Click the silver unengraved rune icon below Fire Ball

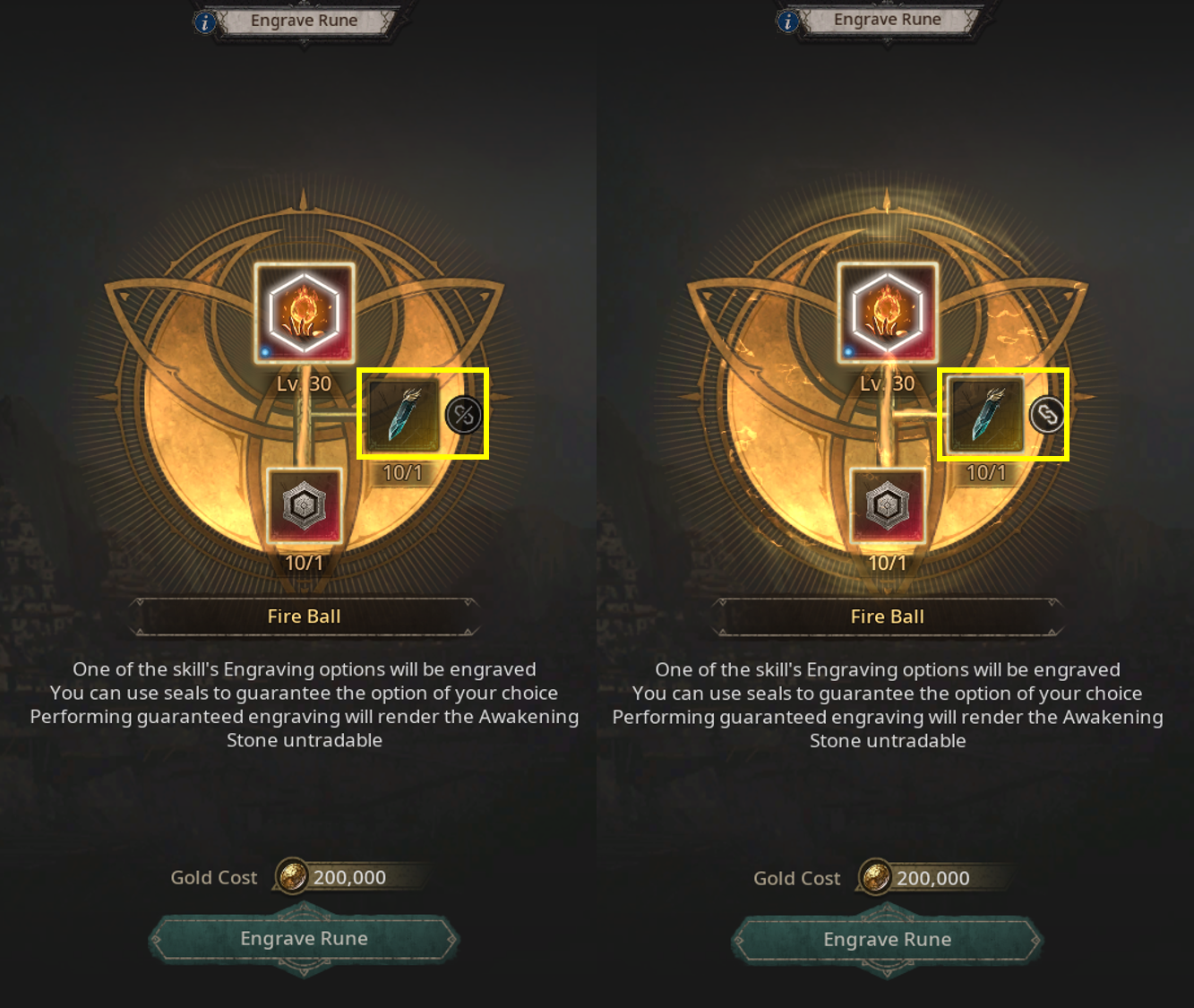click(305, 508)
